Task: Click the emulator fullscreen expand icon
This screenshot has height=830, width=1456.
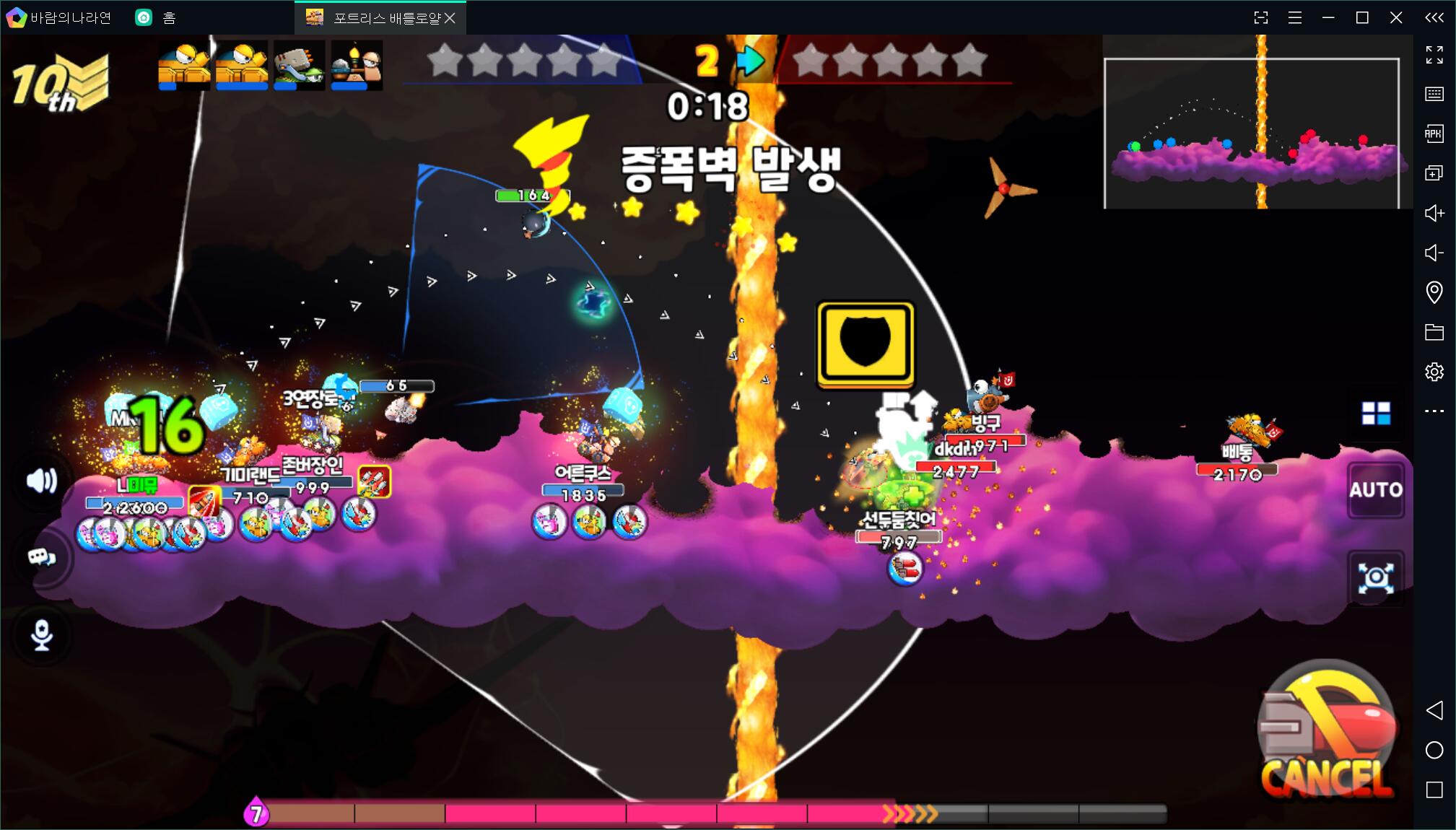Action: (x=1434, y=55)
